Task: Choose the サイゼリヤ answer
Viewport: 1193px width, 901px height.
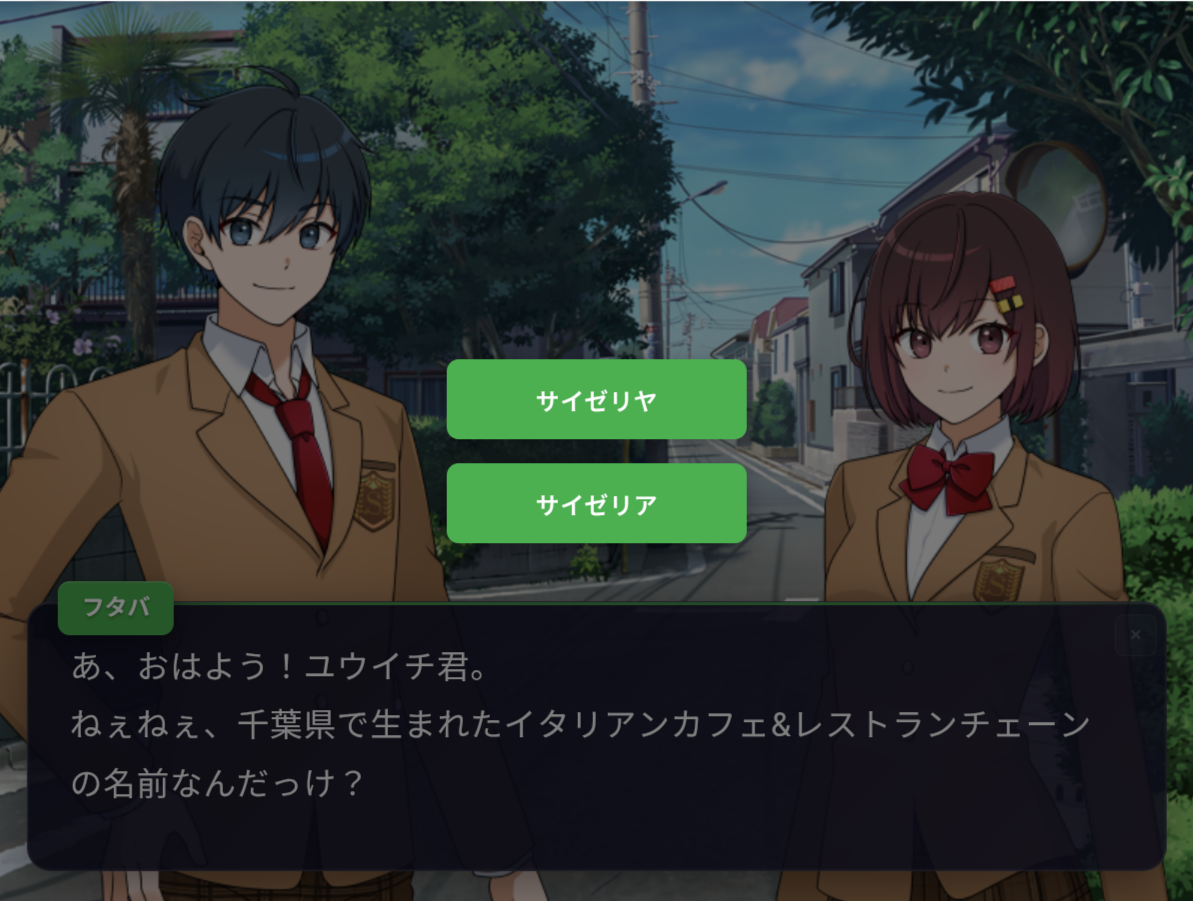Action: pos(596,400)
